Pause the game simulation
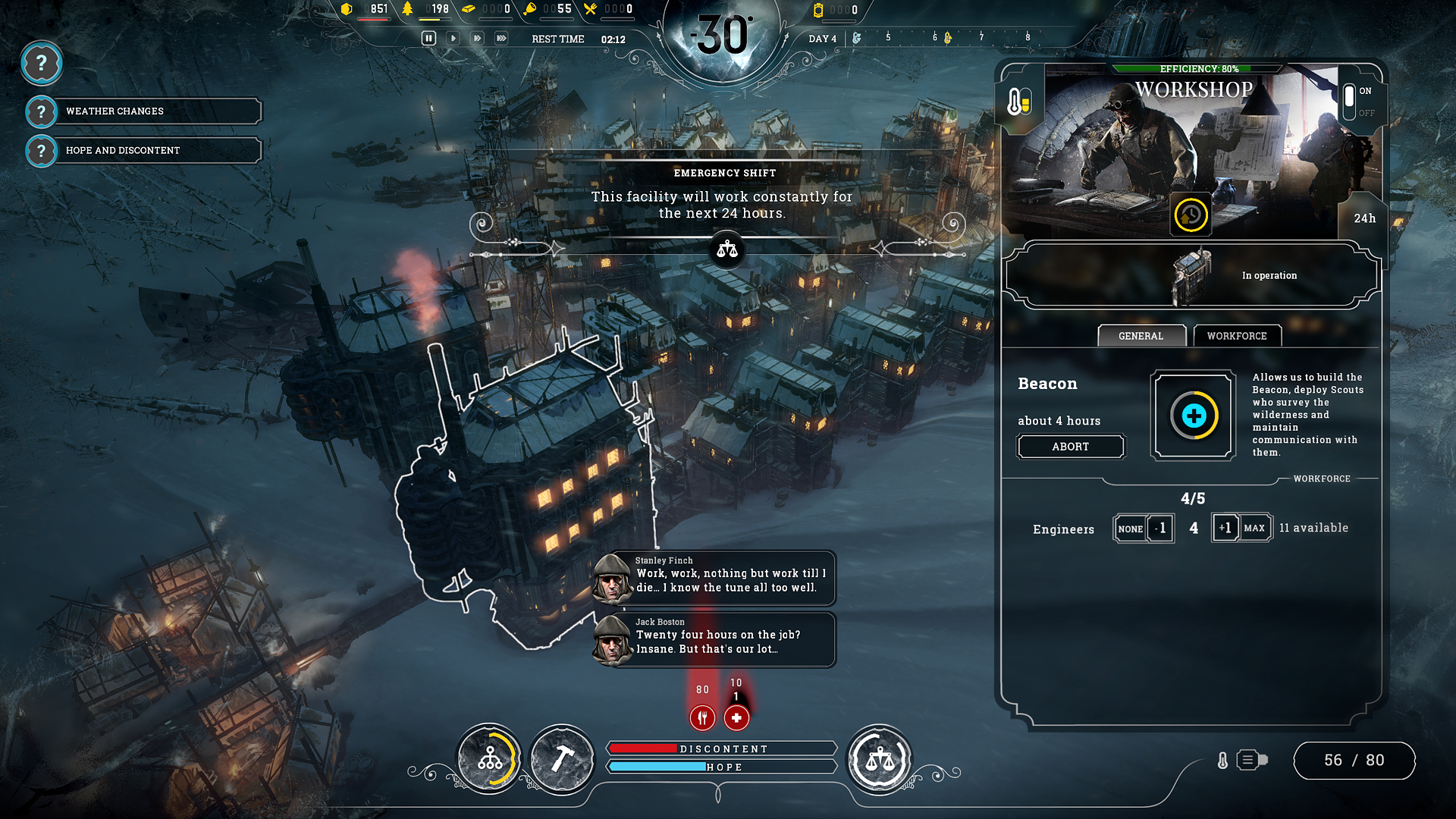Viewport: 1456px width, 819px height. [429, 38]
